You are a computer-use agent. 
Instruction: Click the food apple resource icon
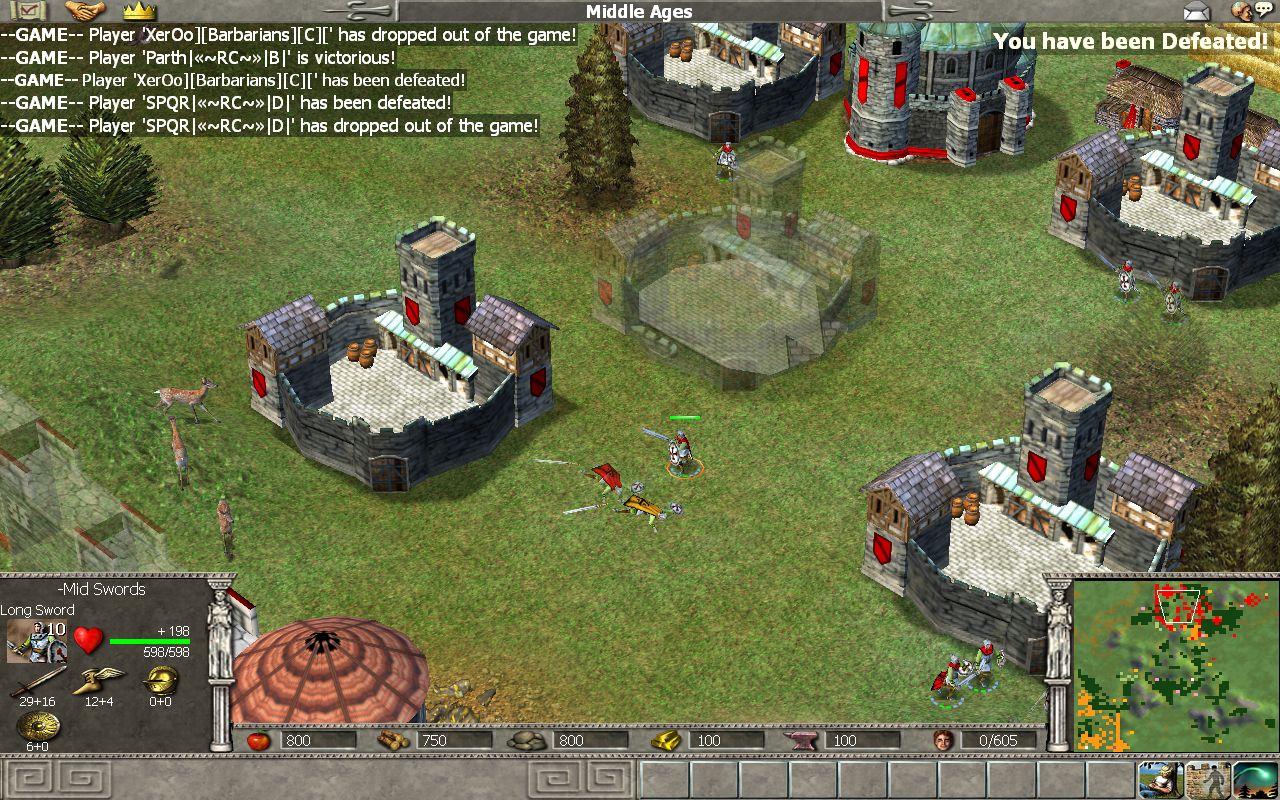[256, 741]
